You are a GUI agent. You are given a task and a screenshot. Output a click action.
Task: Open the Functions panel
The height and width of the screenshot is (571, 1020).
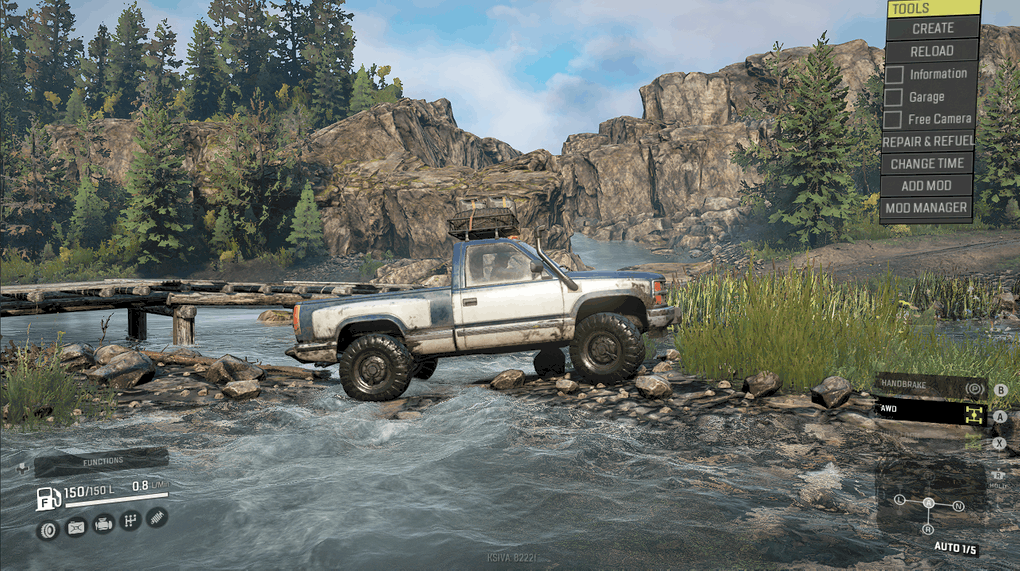[x=101, y=461]
